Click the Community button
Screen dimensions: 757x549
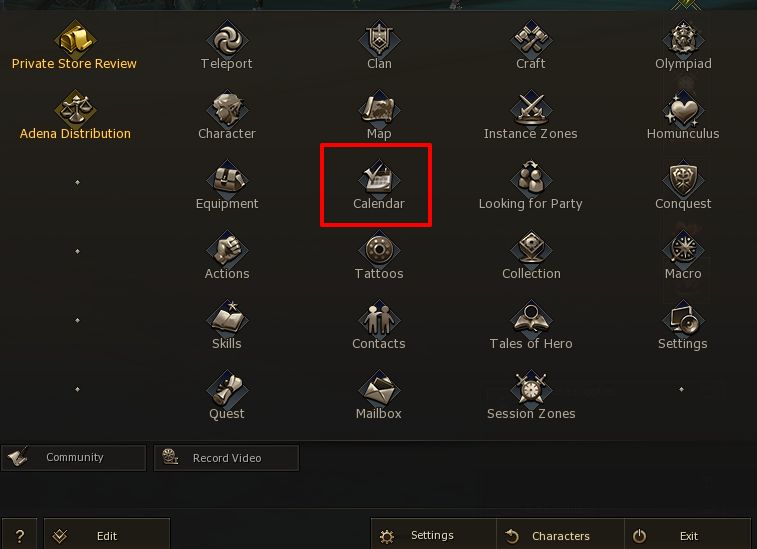click(74, 458)
